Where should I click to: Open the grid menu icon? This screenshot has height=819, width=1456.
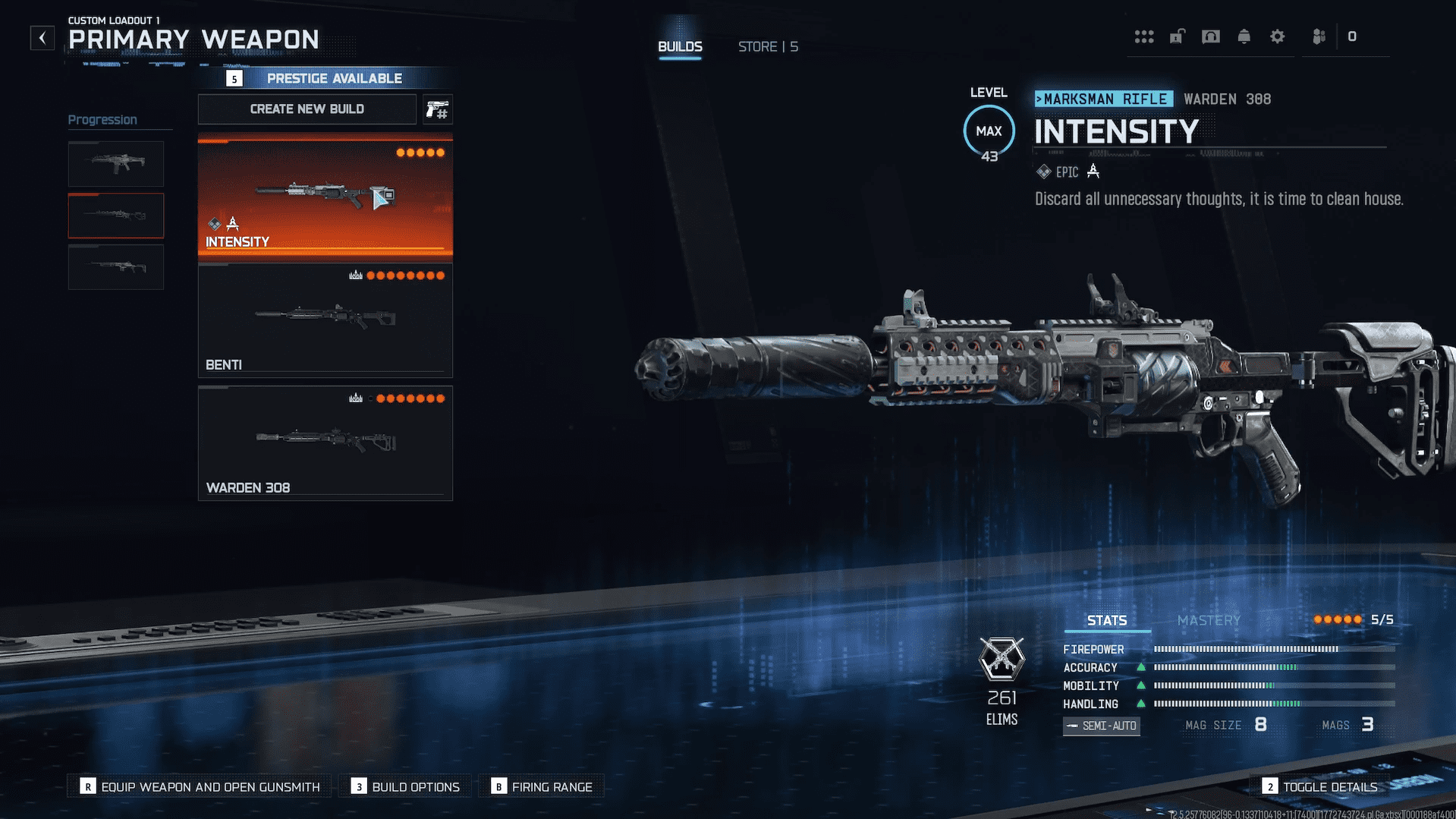click(x=1144, y=36)
